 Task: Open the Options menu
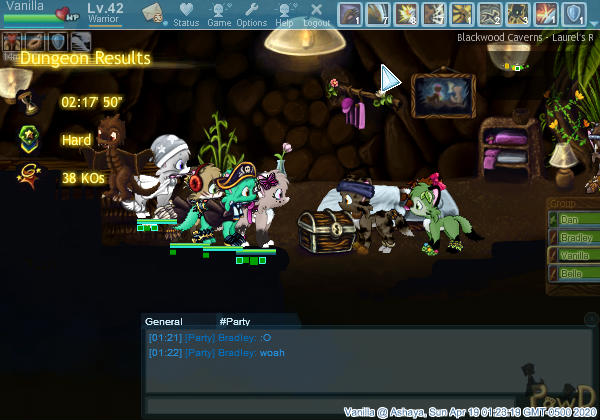tap(251, 14)
